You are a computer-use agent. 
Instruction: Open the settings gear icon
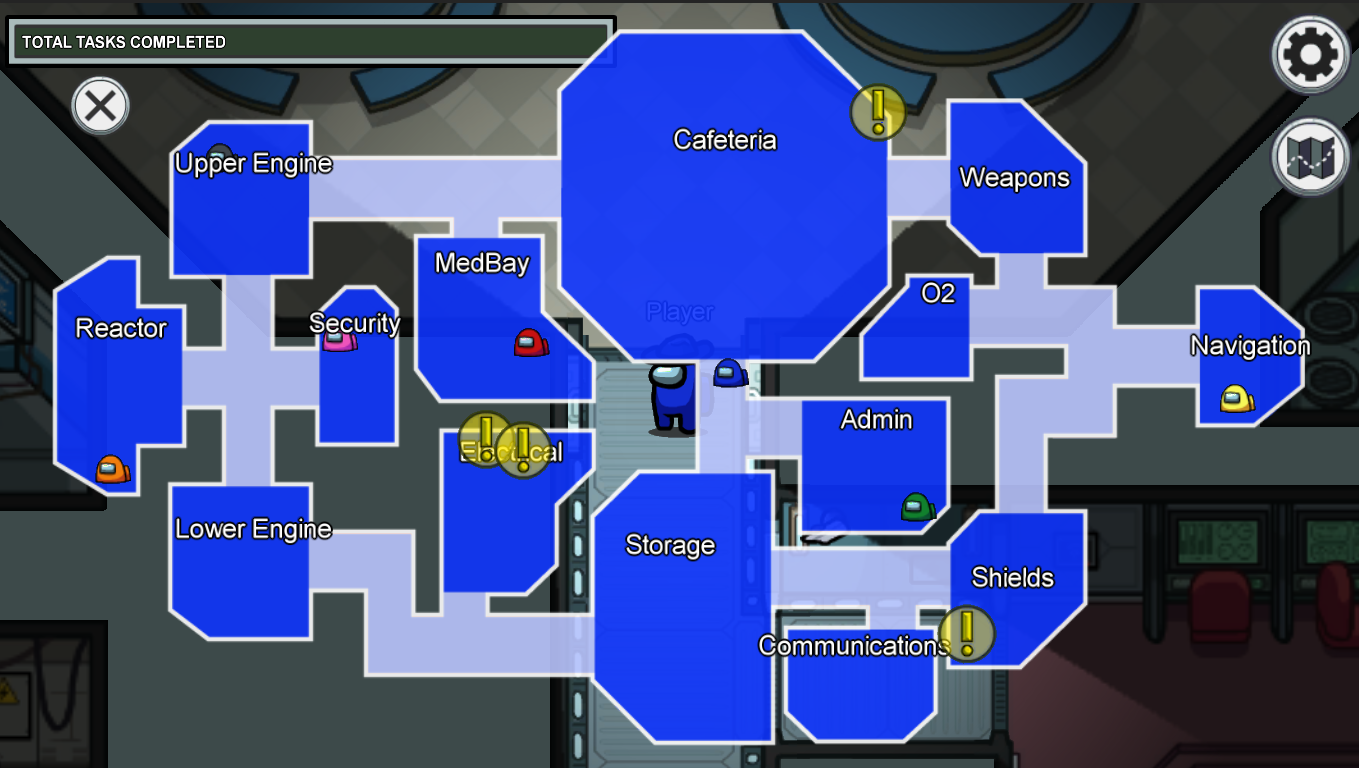click(x=1309, y=55)
